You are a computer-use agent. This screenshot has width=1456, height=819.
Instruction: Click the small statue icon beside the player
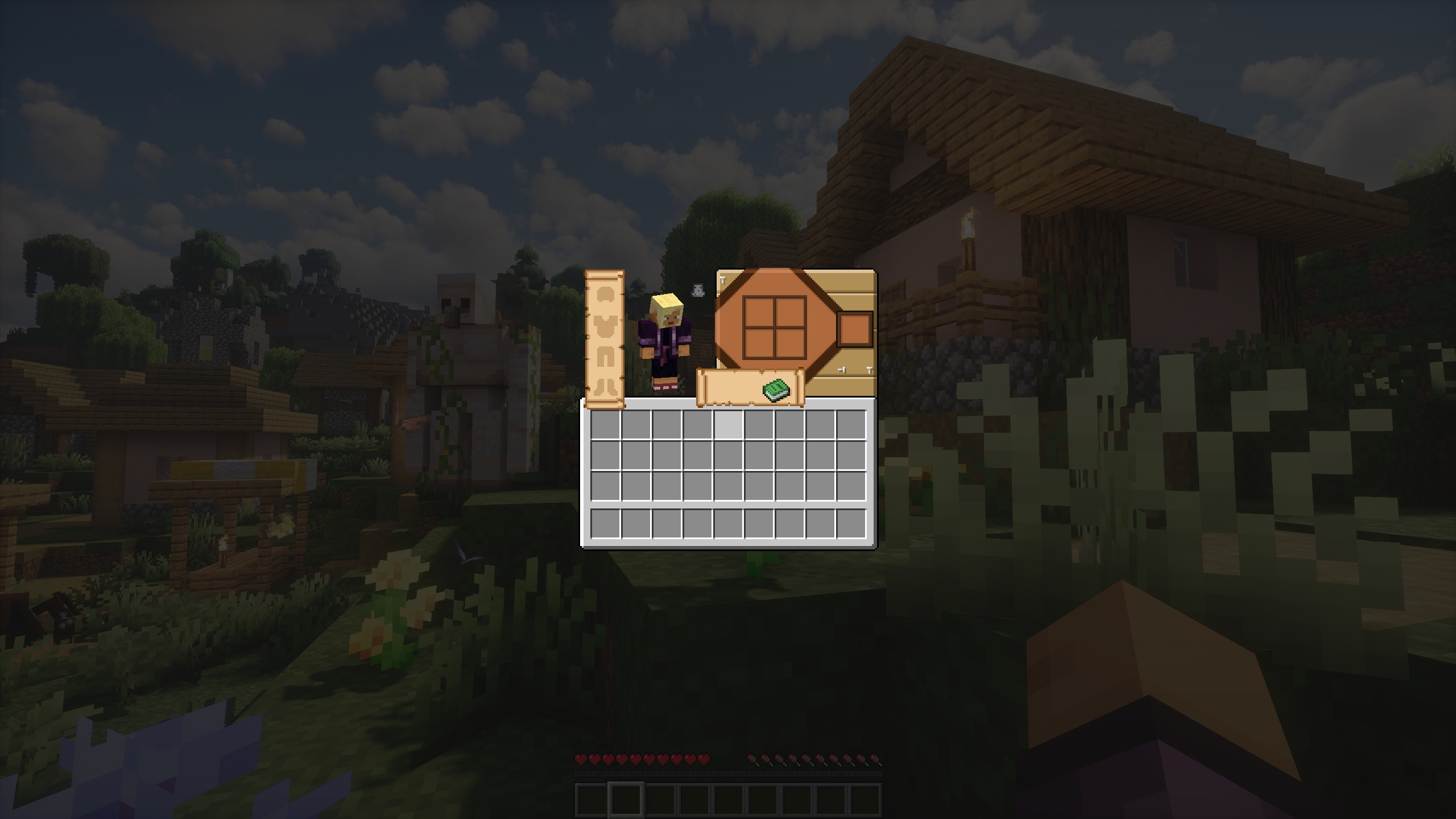[698, 289]
